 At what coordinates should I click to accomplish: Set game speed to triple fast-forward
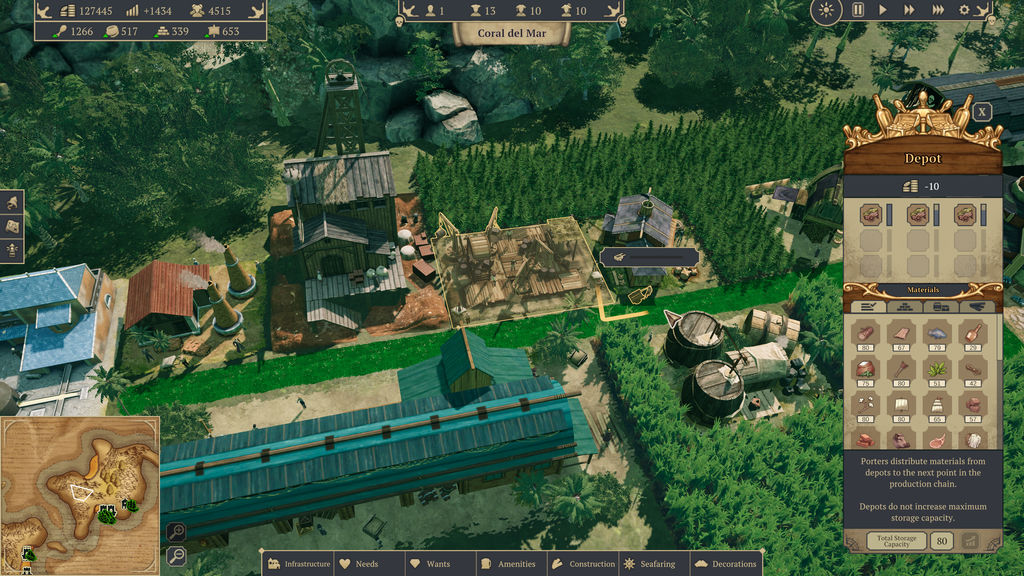[x=937, y=10]
